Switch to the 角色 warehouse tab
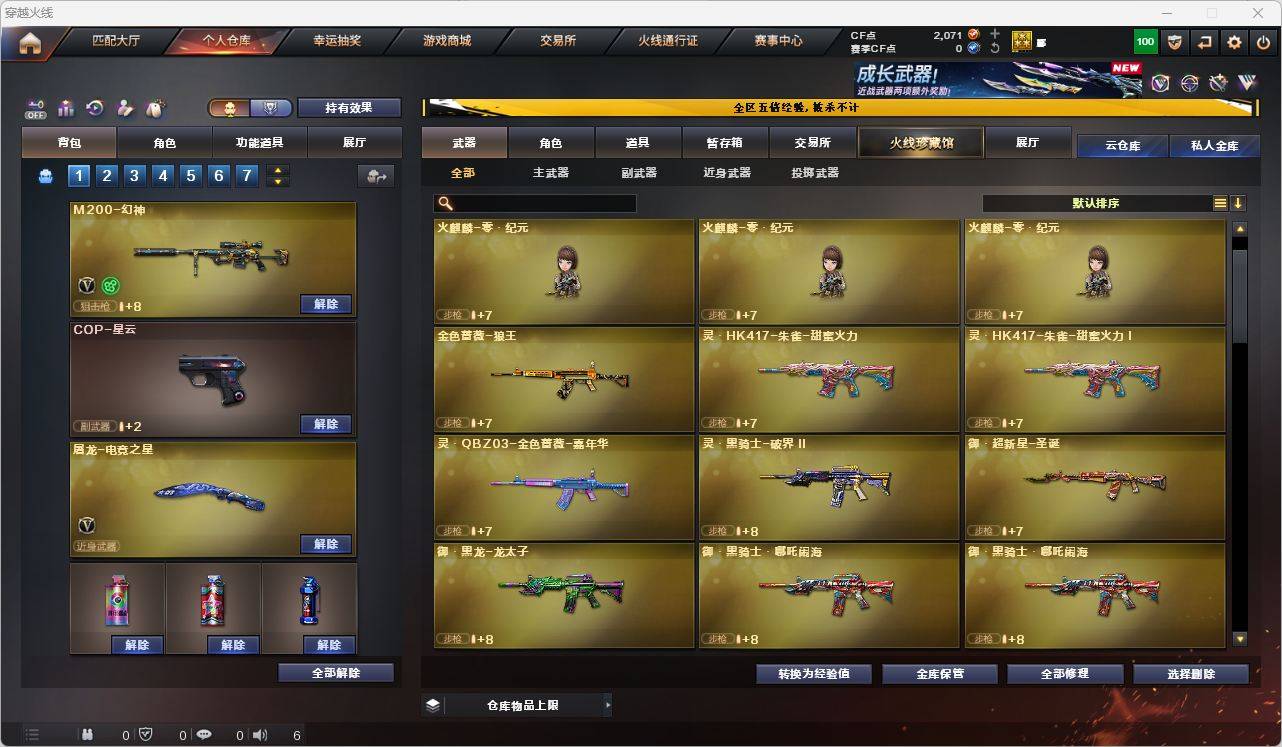The image size is (1282, 747). (551, 142)
